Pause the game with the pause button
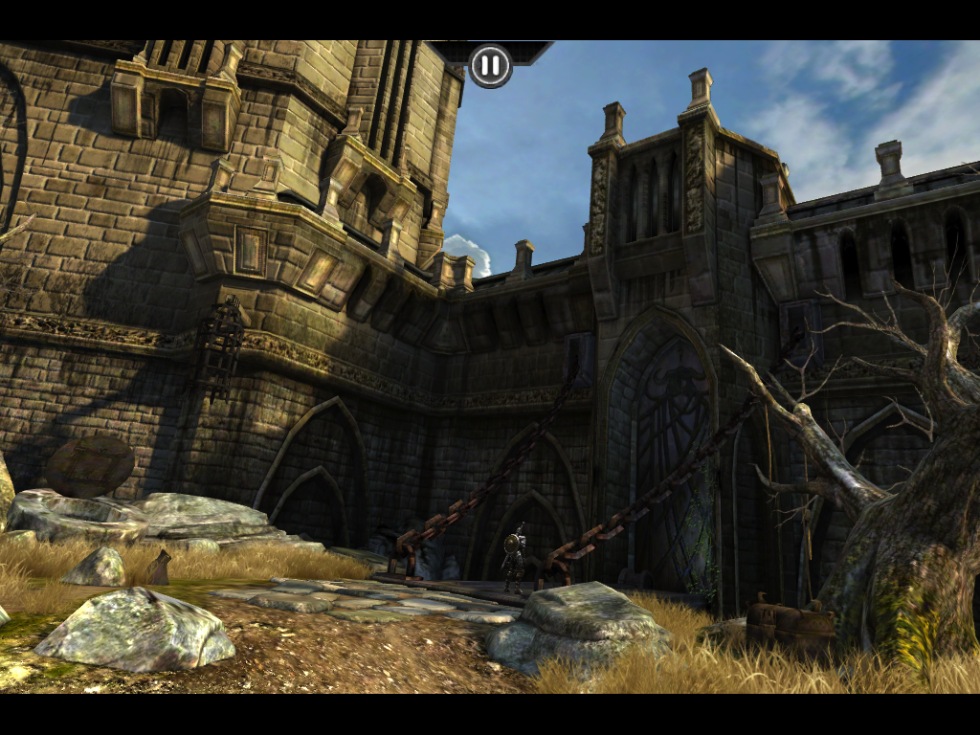The image size is (980, 735). click(x=490, y=66)
